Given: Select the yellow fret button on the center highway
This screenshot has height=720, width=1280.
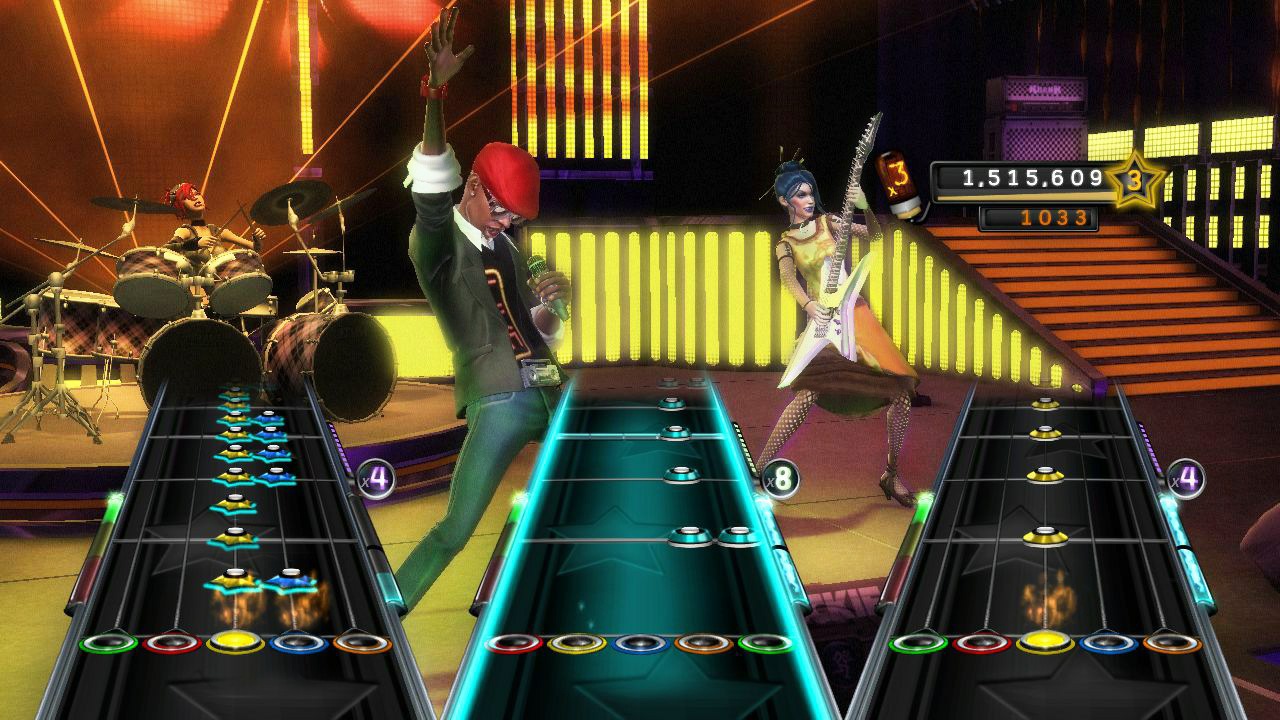Looking at the screenshot, I should click(x=577, y=644).
